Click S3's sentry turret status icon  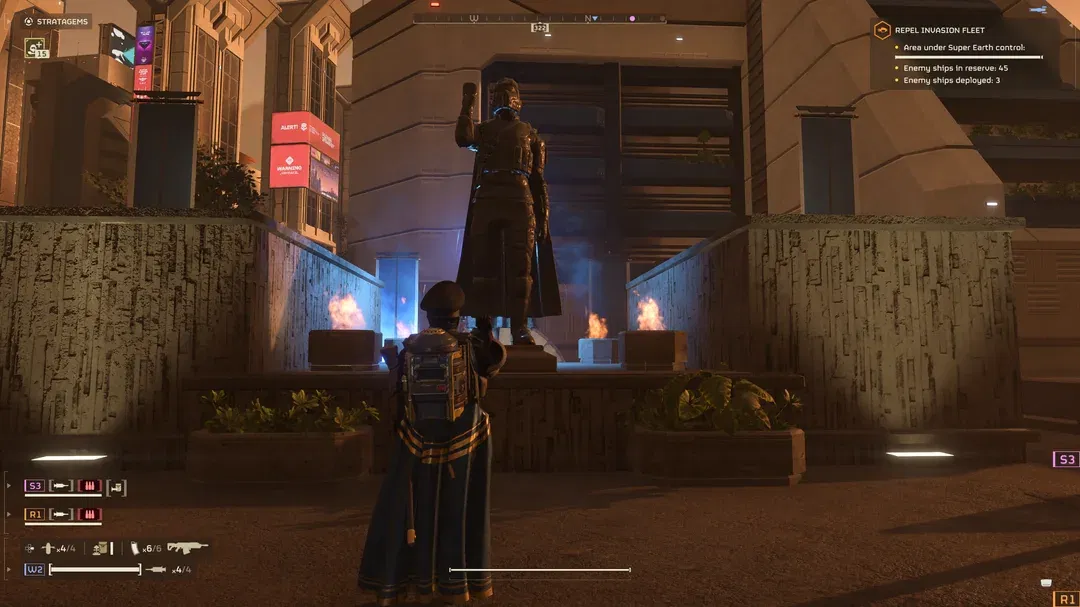[116, 487]
